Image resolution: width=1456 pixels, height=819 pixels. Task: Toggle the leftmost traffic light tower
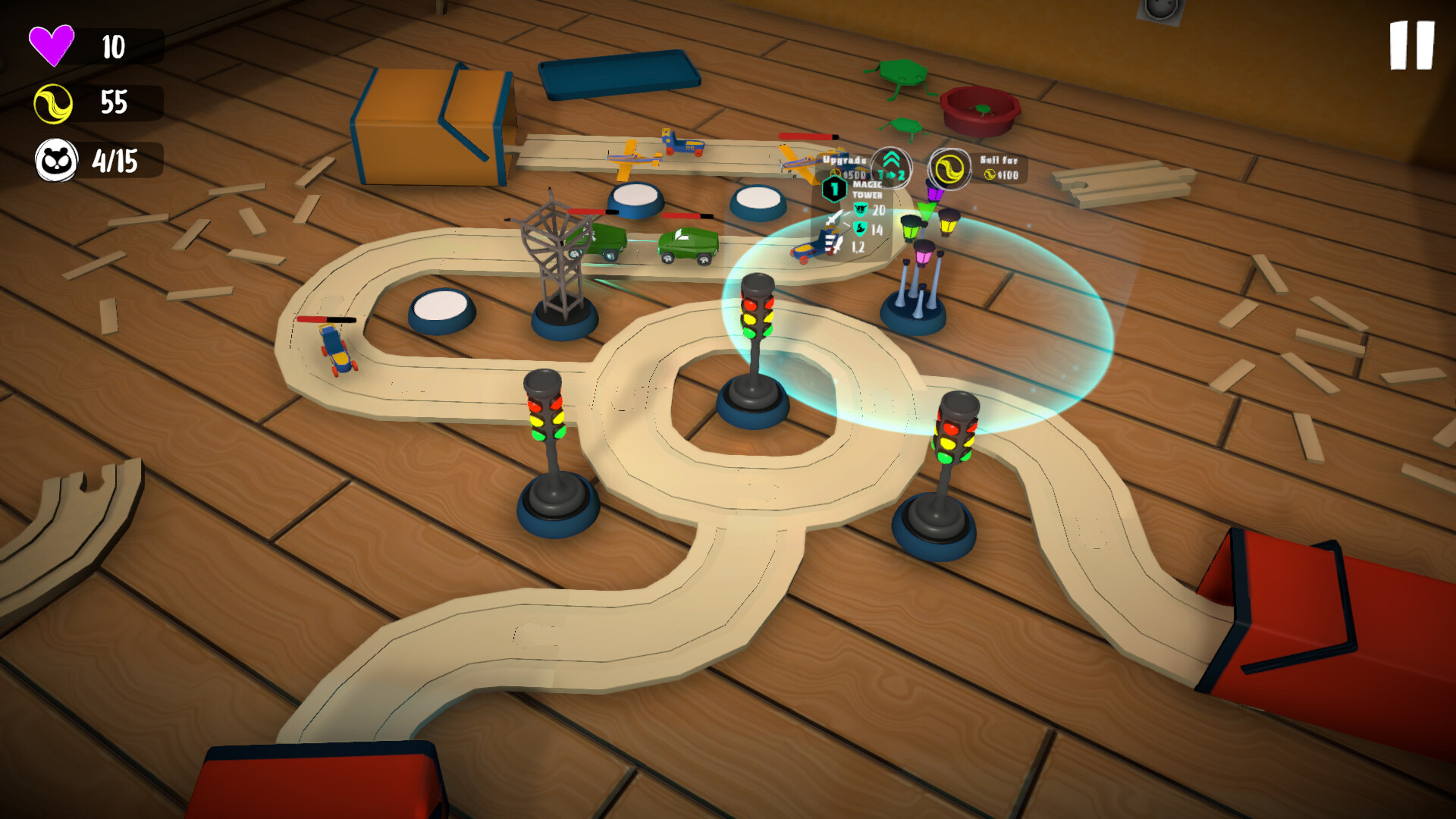point(548,432)
